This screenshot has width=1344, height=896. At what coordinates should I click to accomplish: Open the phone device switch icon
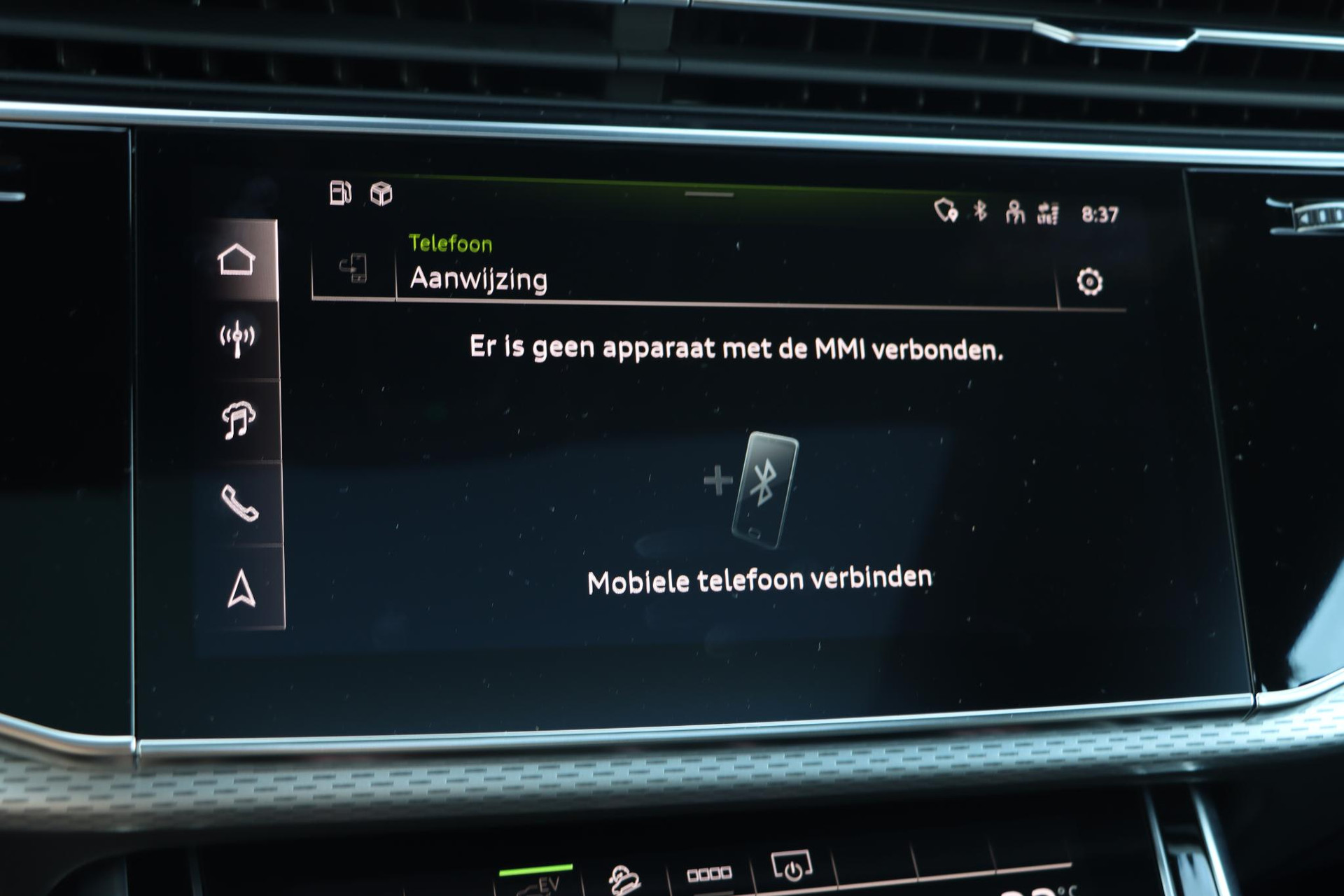354,268
